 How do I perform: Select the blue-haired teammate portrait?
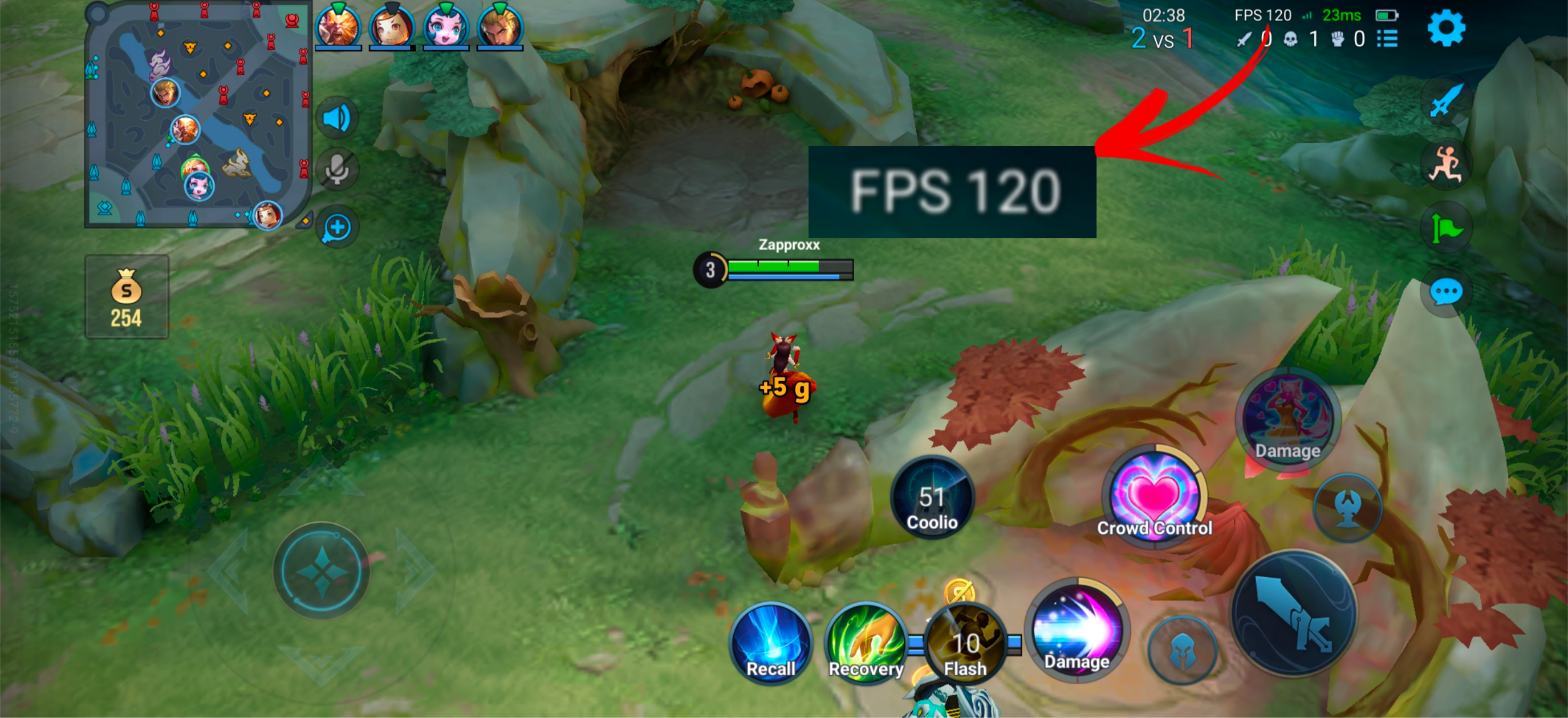point(445,27)
